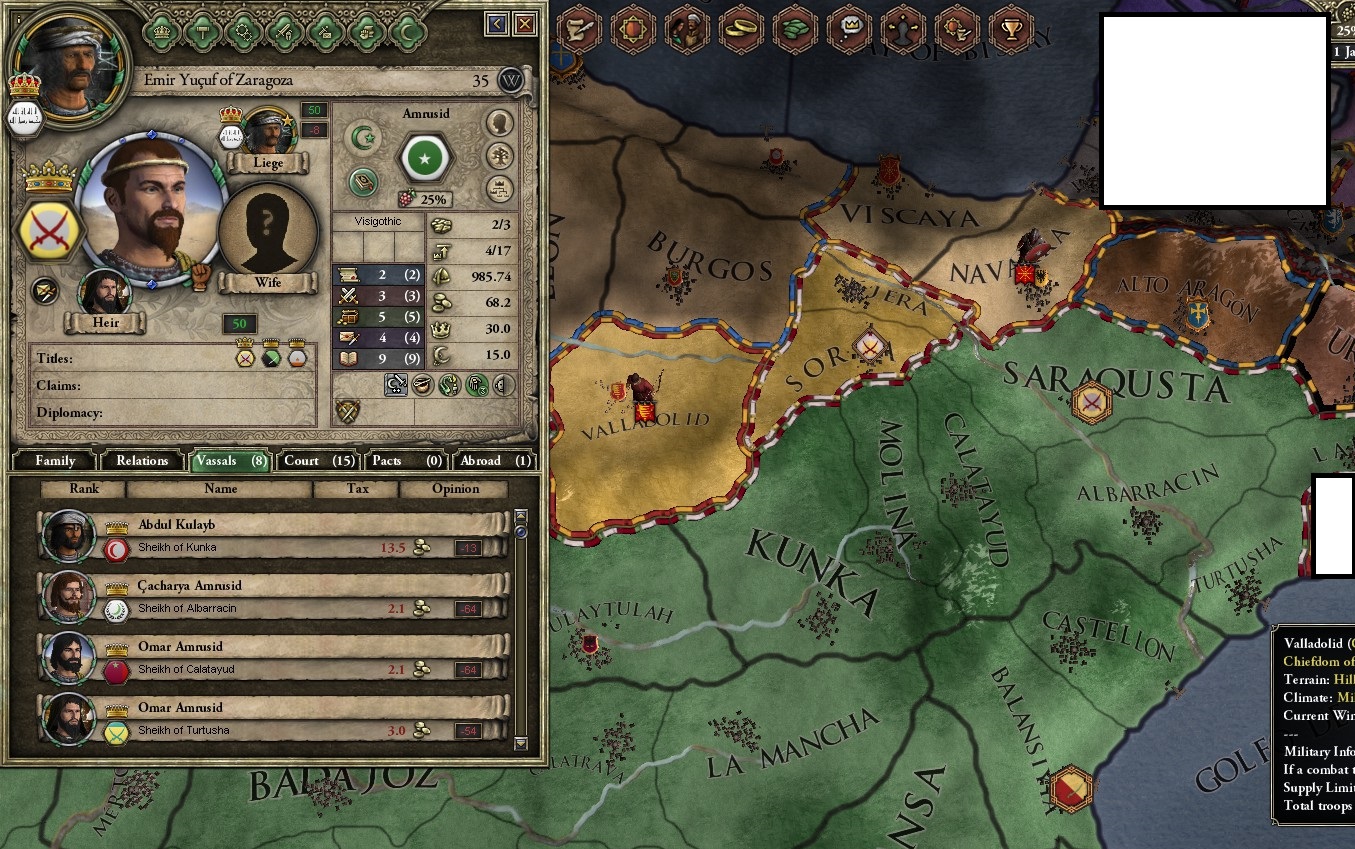This screenshot has width=1355, height=849.
Task: Select vassal Abdul Kulayb, Sheikh of Kunka
Action: click(270, 536)
